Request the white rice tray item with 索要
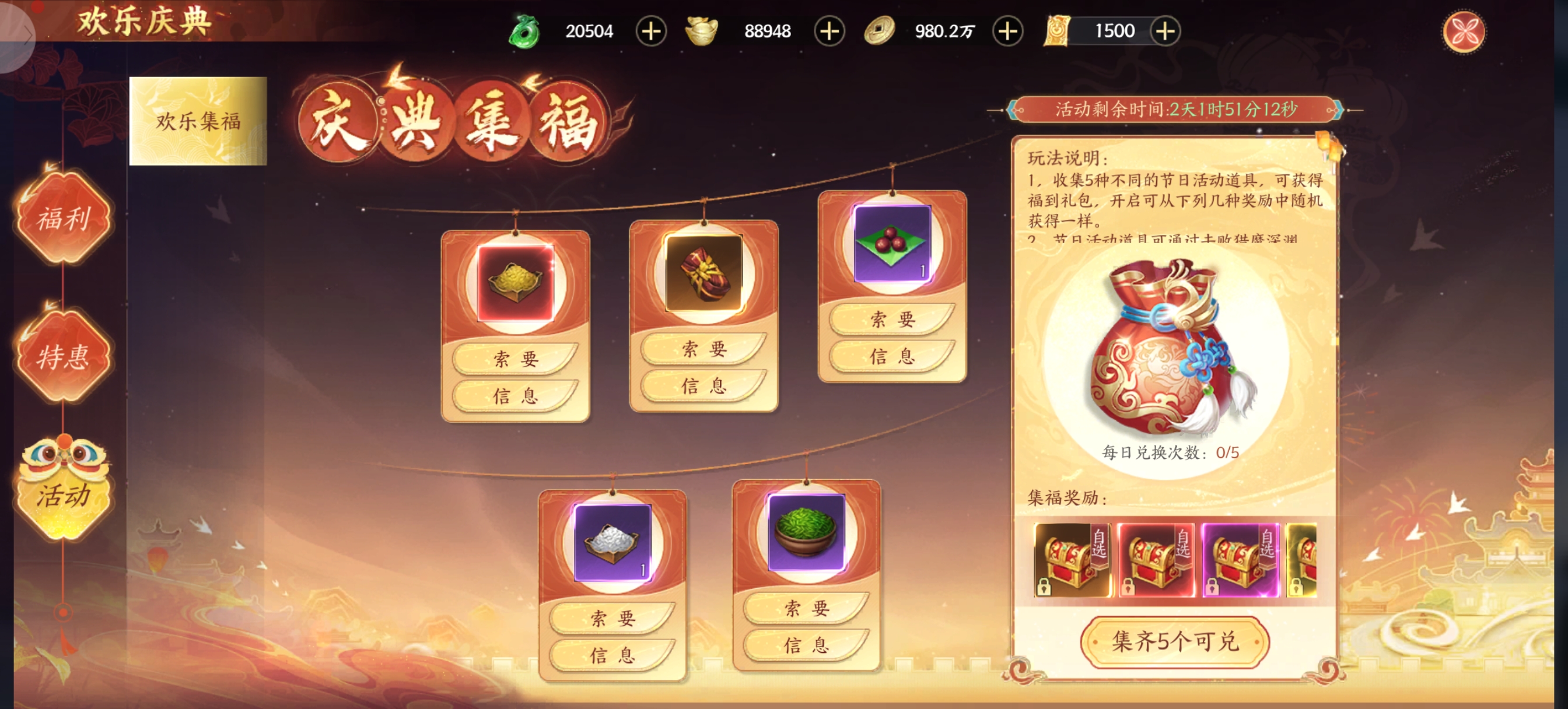 tap(612, 617)
